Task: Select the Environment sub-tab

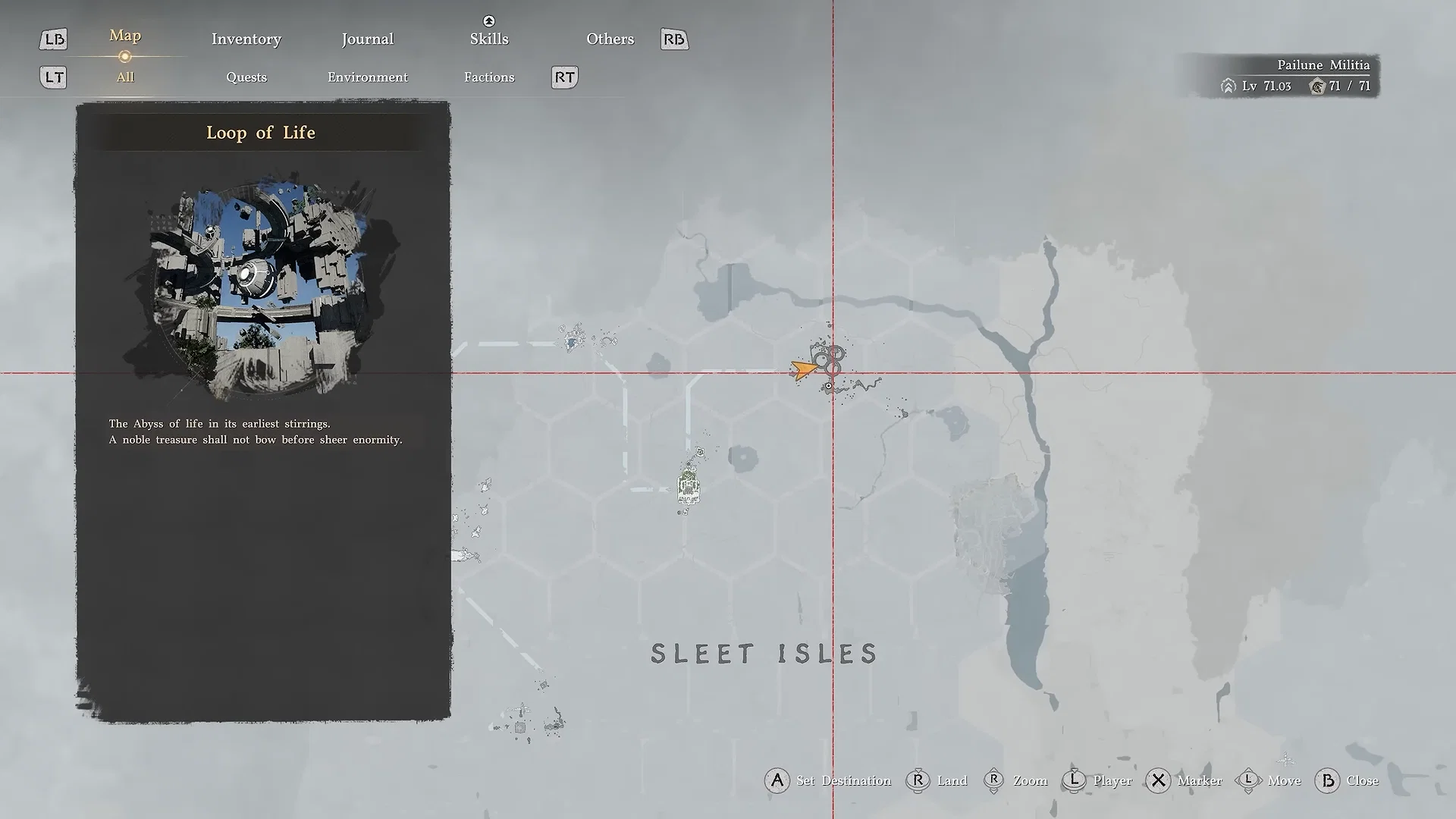Action: point(367,77)
